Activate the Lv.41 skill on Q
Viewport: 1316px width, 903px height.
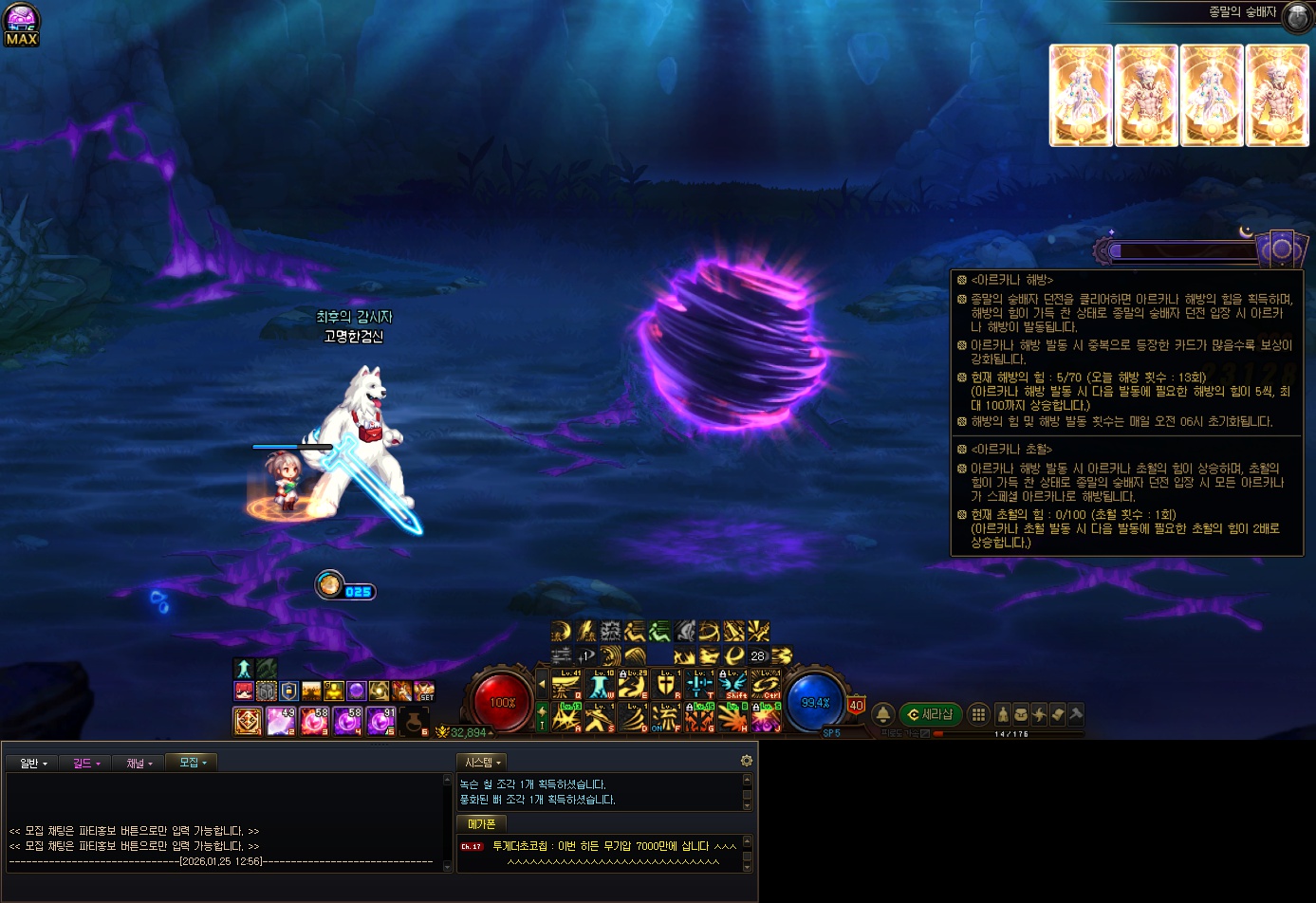pos(567,684)
